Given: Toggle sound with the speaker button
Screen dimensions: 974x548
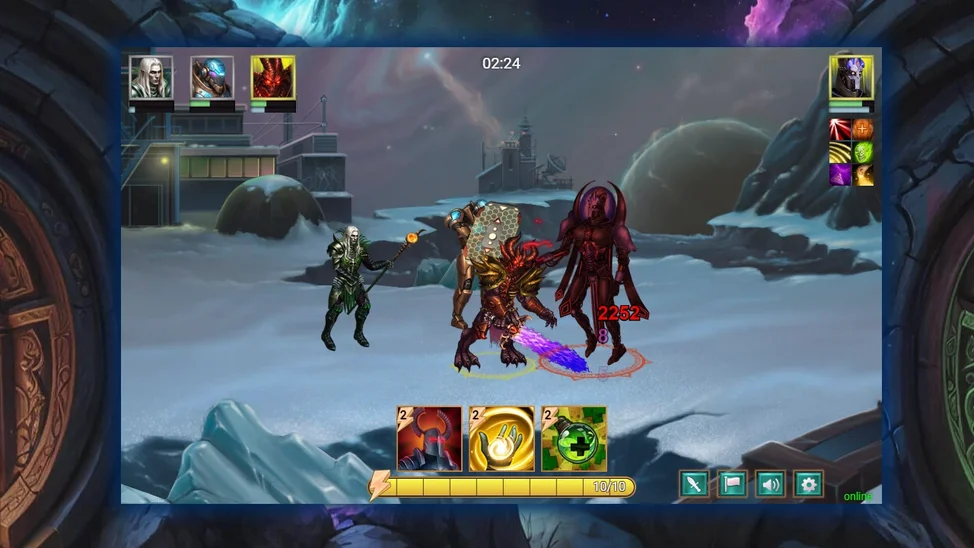Looking at the screenshot, I should click(x=770, y=485).
